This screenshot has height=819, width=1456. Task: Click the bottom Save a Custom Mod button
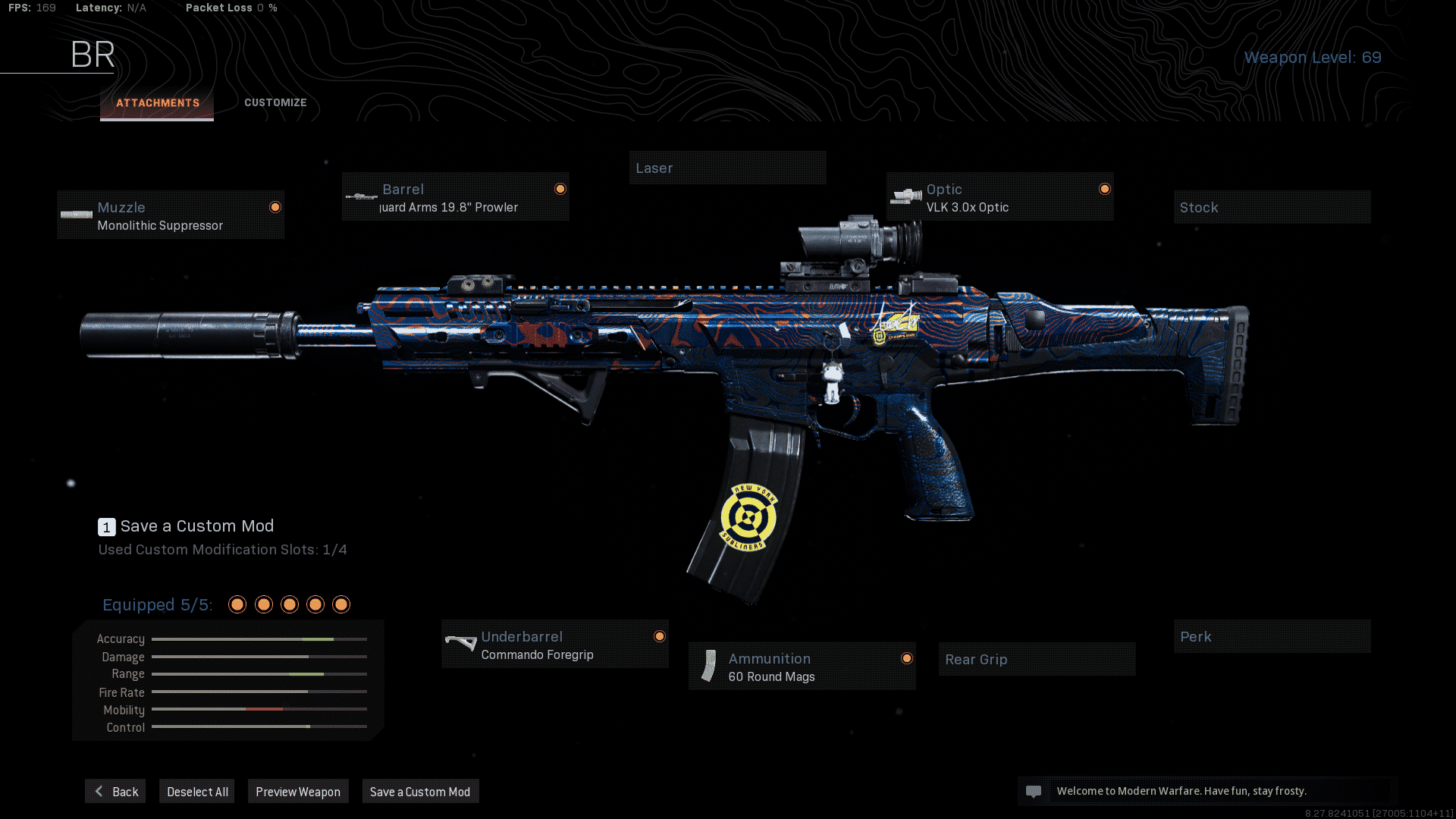[420, 792]
